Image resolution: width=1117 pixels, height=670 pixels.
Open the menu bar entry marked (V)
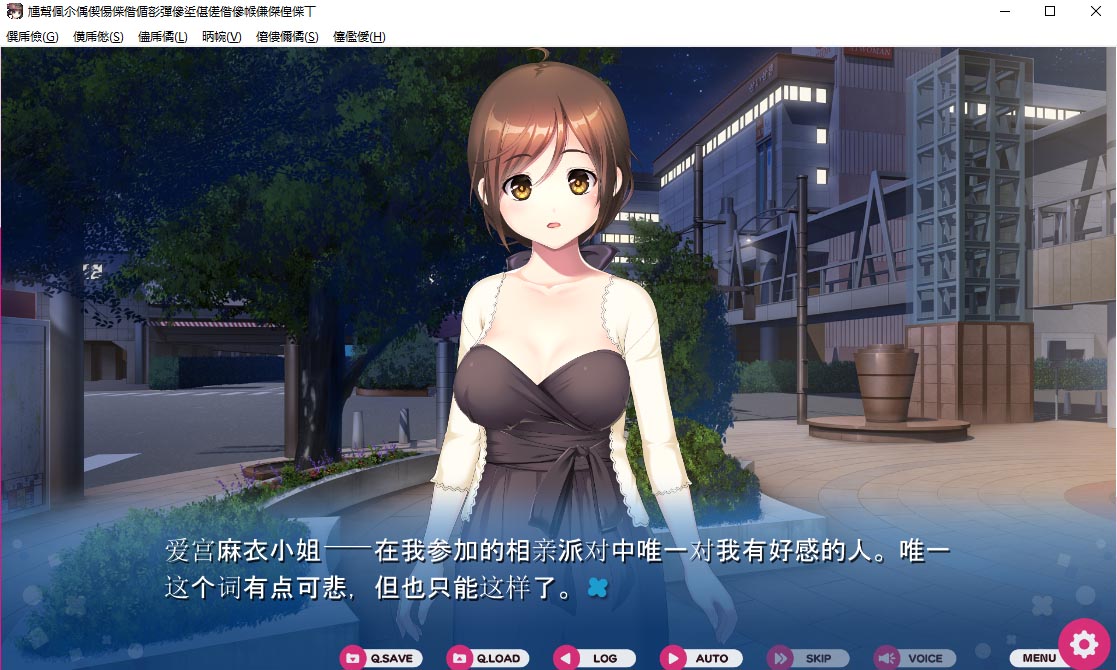pyautogui.click(x=221, y=37)
